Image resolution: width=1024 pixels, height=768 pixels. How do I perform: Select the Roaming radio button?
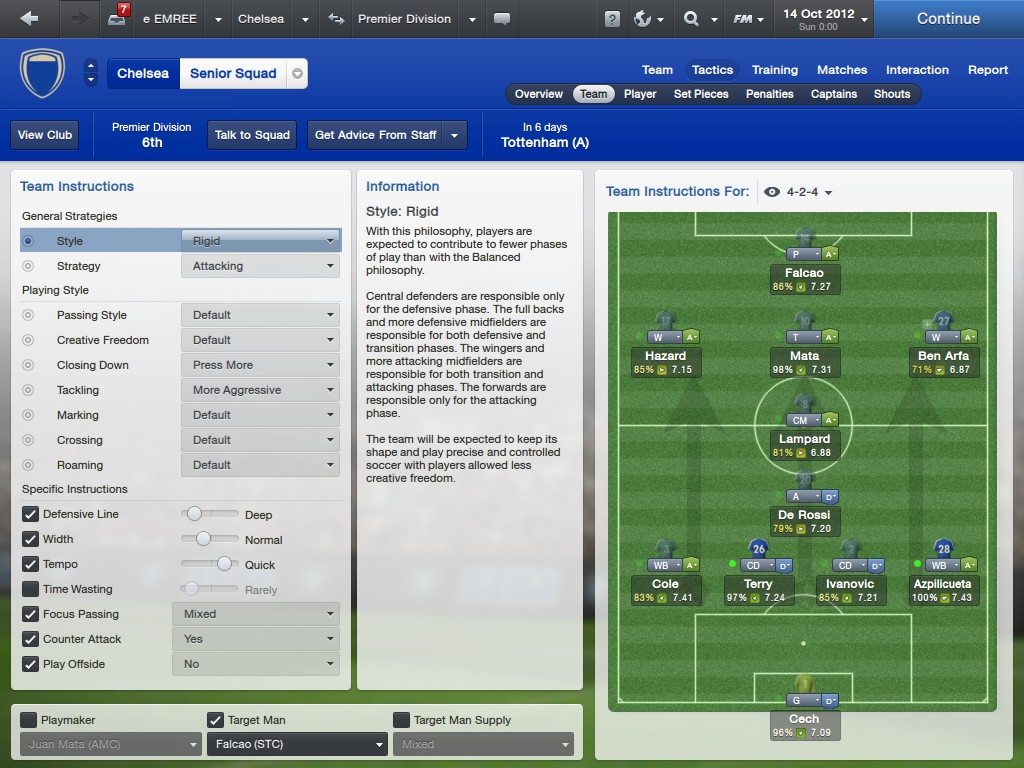[28, 465]
